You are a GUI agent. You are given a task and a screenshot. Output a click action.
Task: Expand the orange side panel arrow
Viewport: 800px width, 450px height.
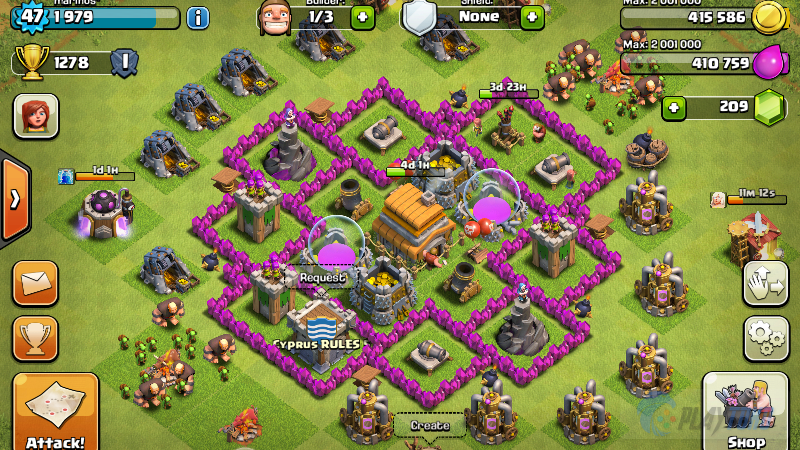click(14, 199)
